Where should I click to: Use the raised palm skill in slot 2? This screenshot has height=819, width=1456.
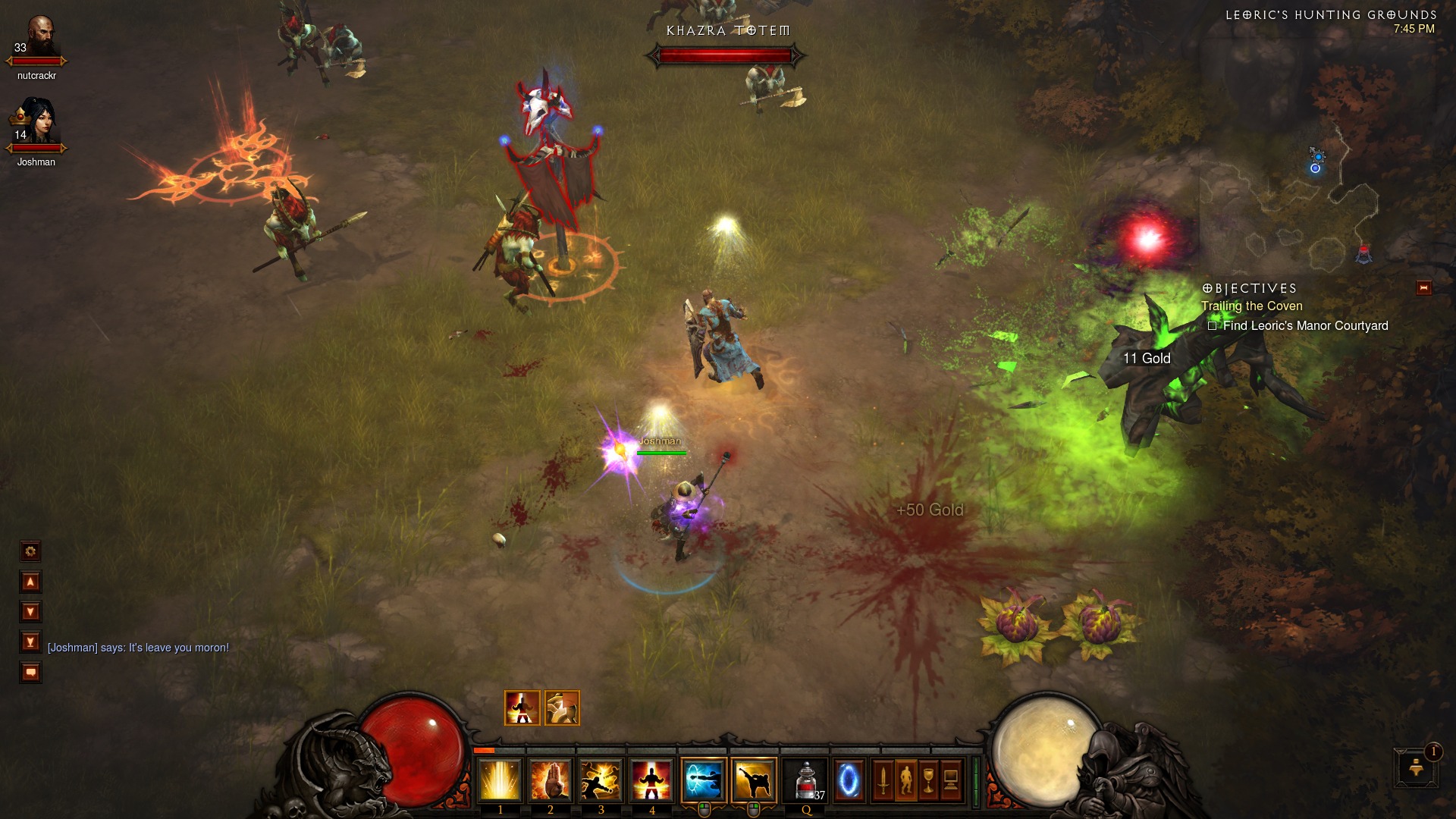click(x=551, y=780)
